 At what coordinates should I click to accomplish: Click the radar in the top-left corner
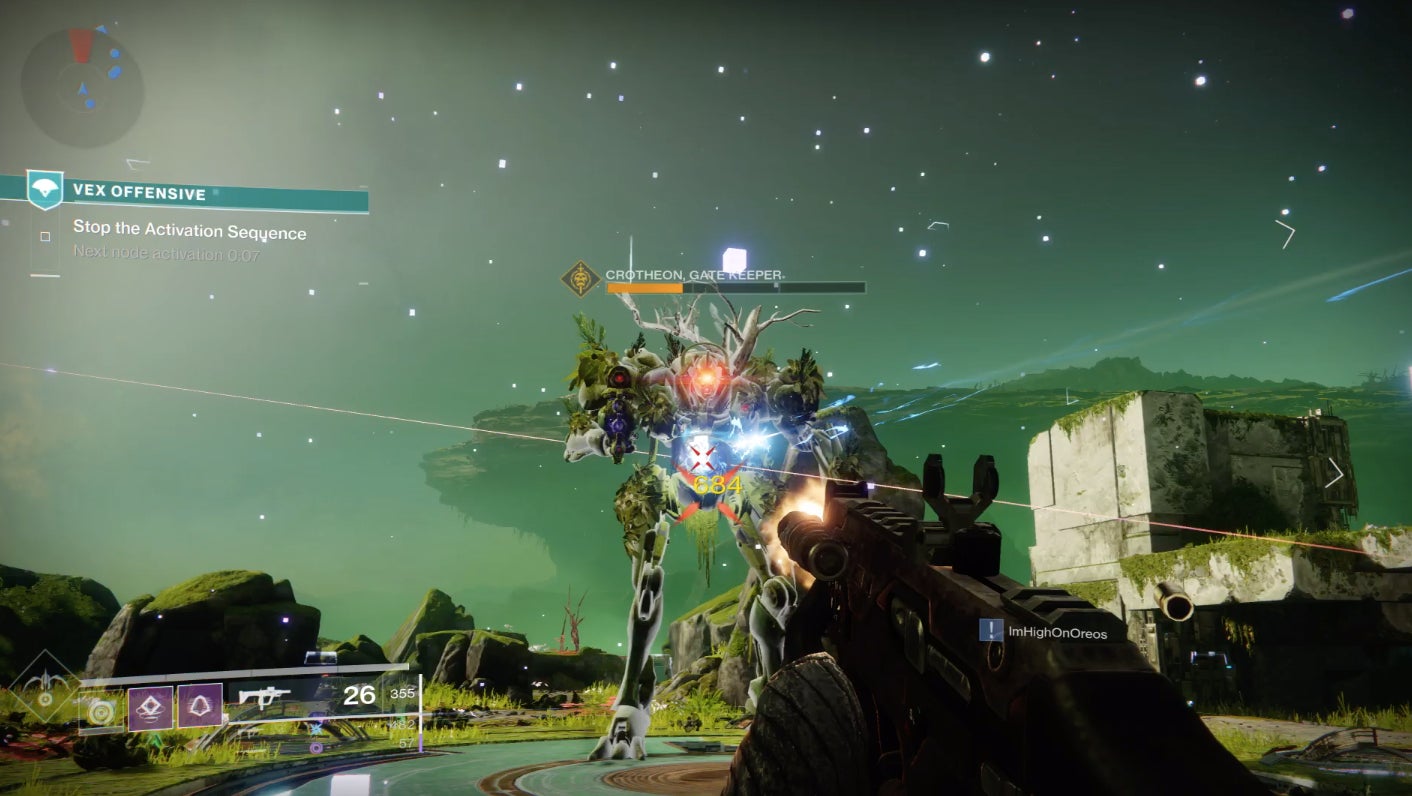pos(82,87)
